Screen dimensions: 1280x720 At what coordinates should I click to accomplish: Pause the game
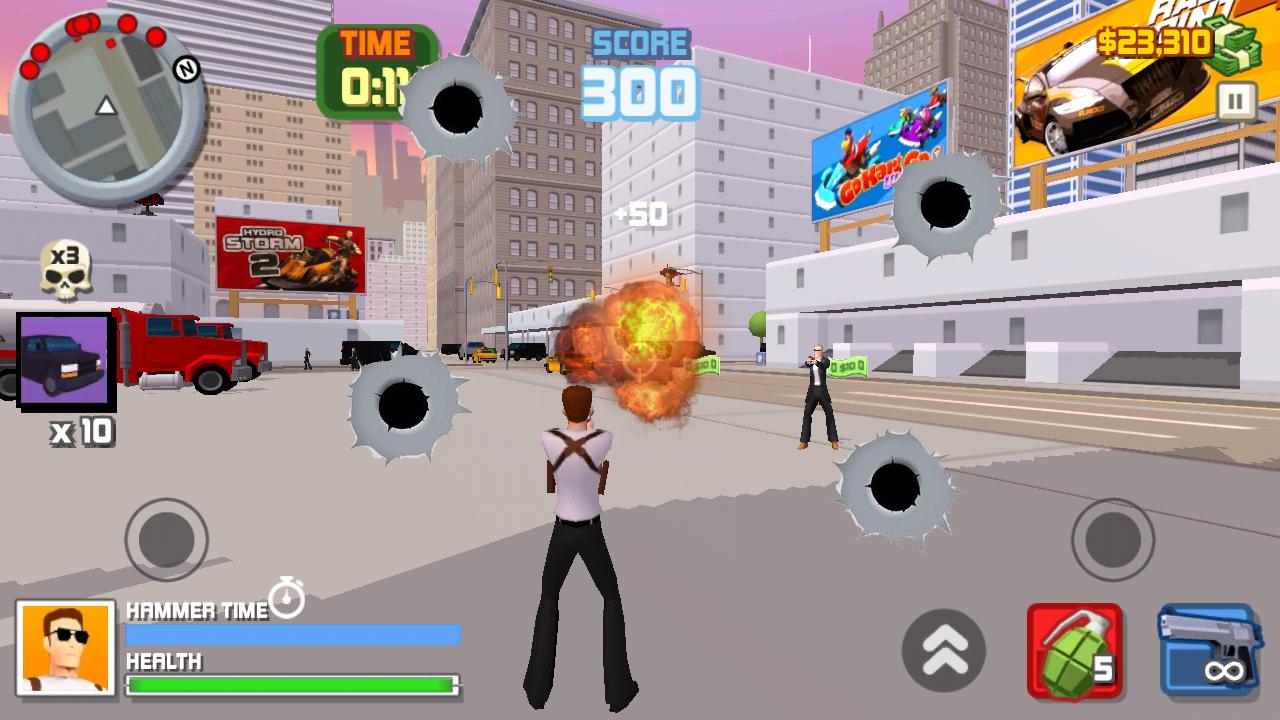click(x=1236, y=102)
